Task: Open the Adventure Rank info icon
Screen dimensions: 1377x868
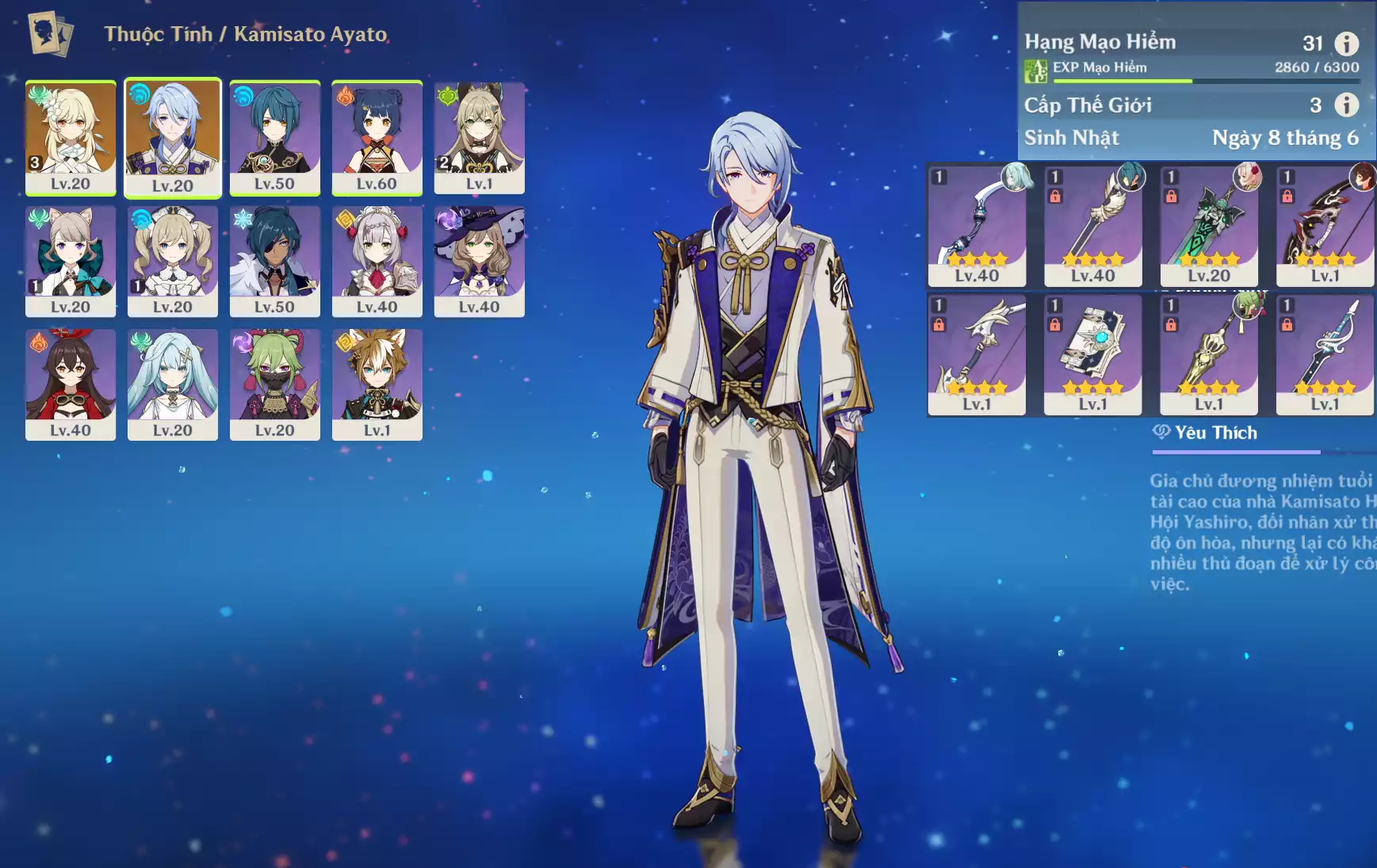Action: coord(1346,44)
